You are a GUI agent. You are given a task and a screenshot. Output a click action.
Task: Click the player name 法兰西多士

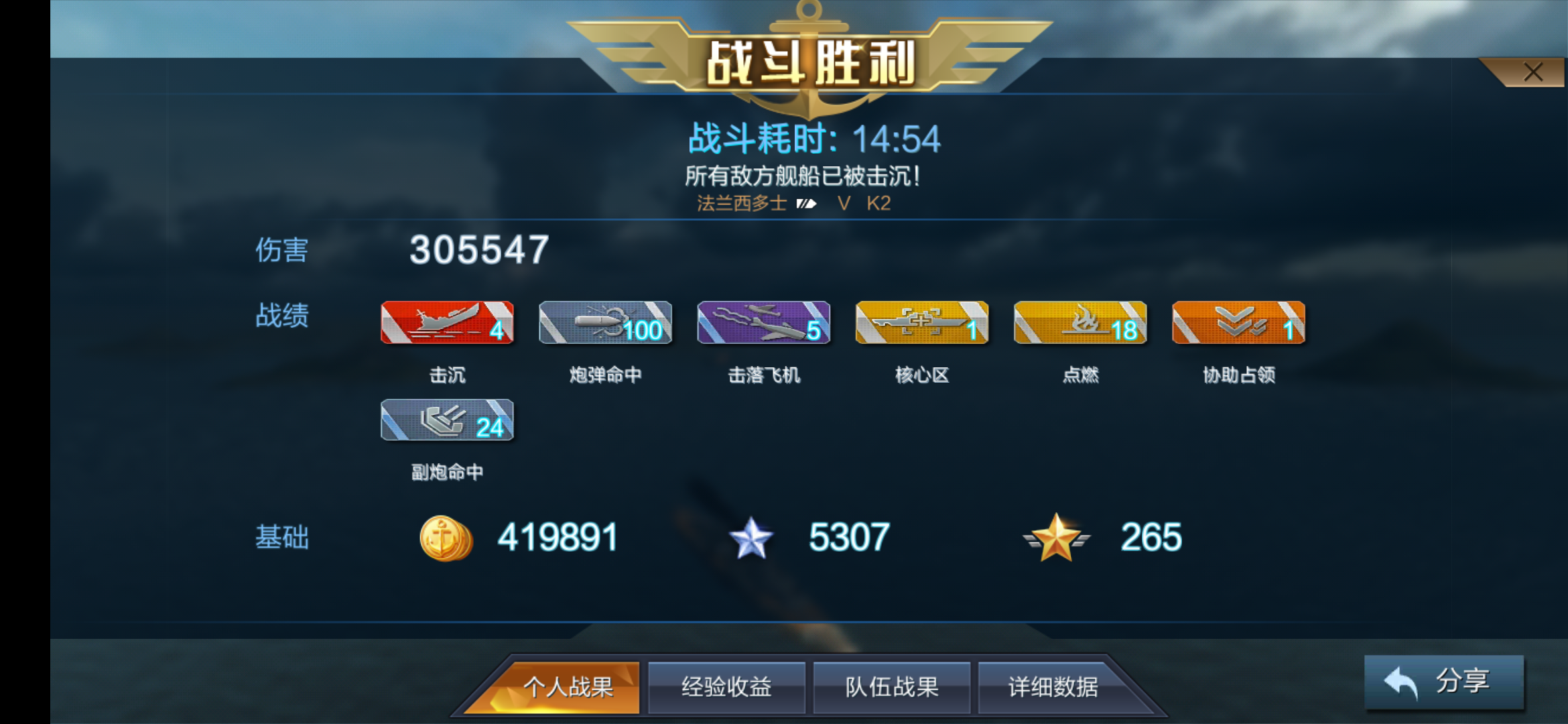[742, 203]
